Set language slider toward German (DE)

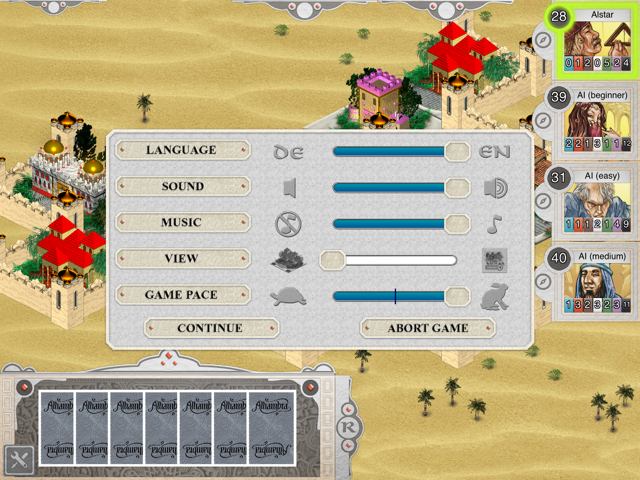[x=289, y=151]
